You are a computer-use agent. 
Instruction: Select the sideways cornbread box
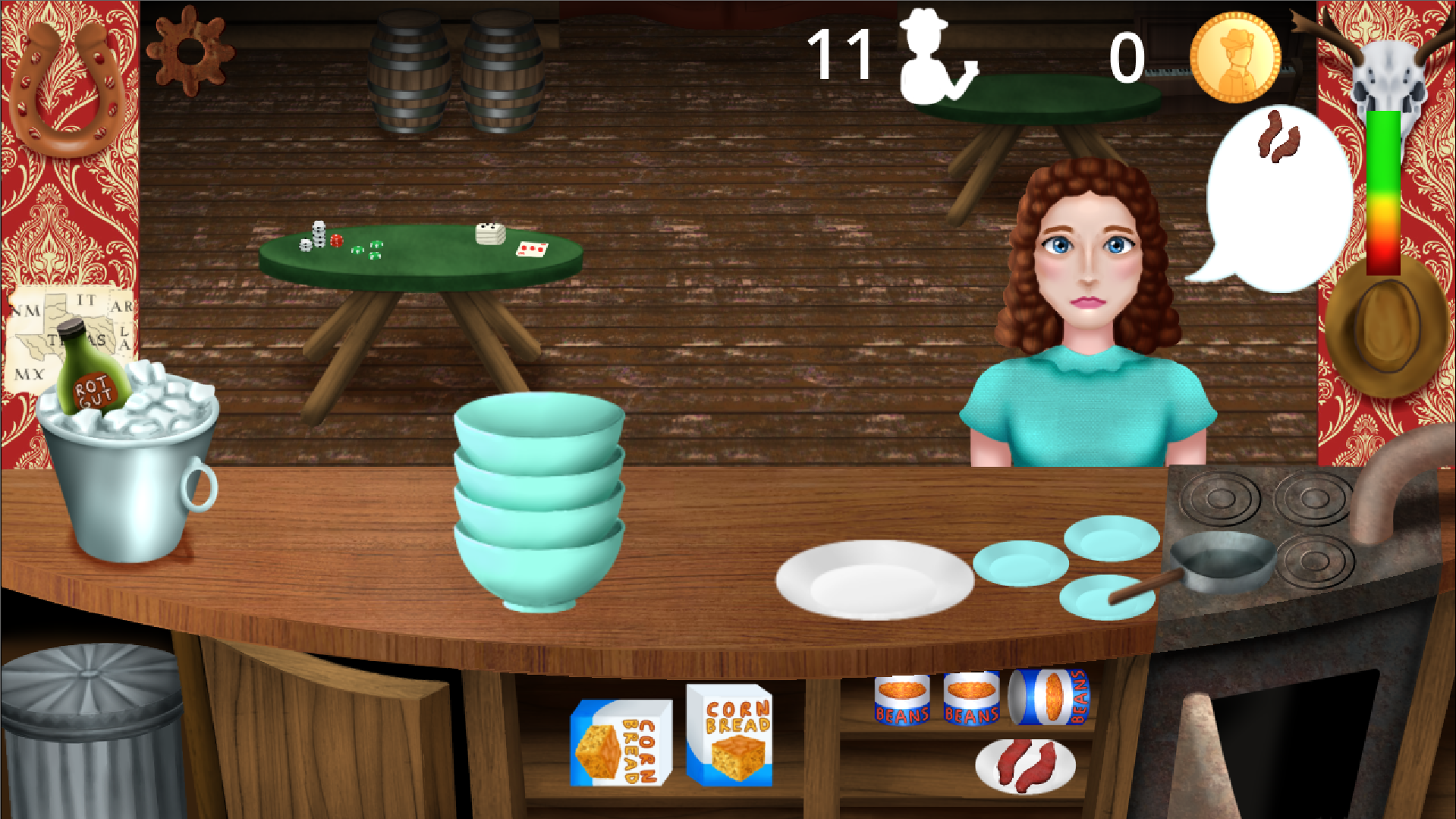coord(621,743)
